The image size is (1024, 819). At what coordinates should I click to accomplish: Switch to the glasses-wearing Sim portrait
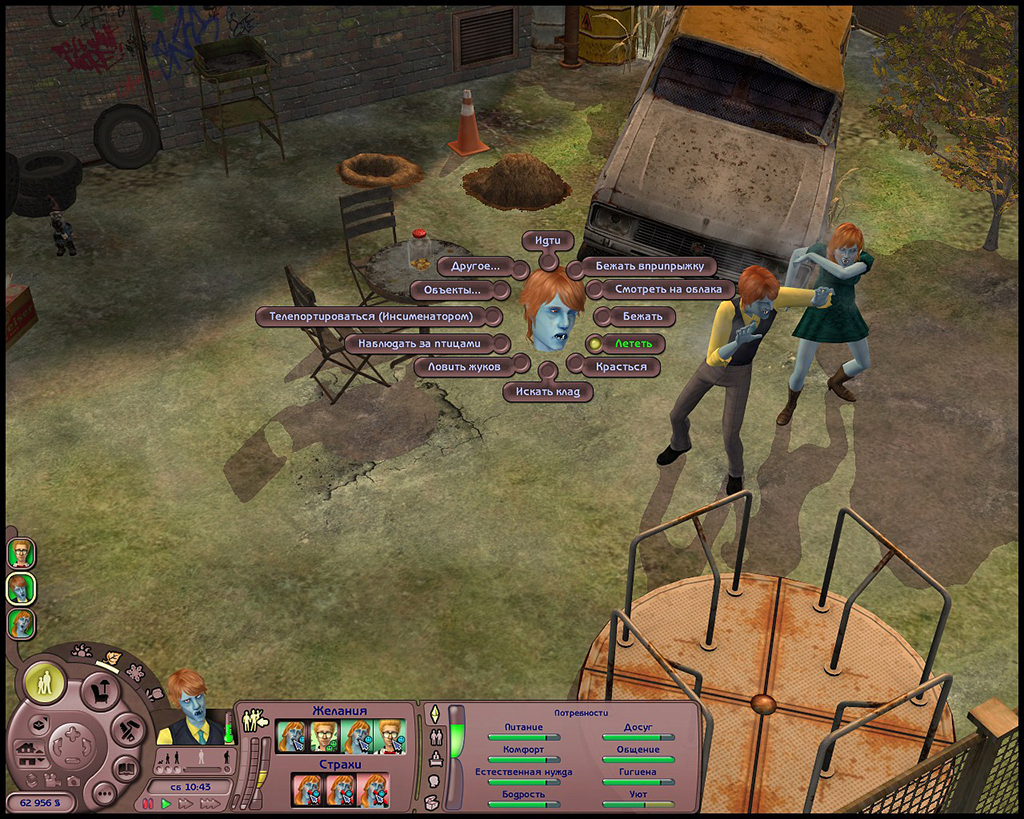click(21, 552)
